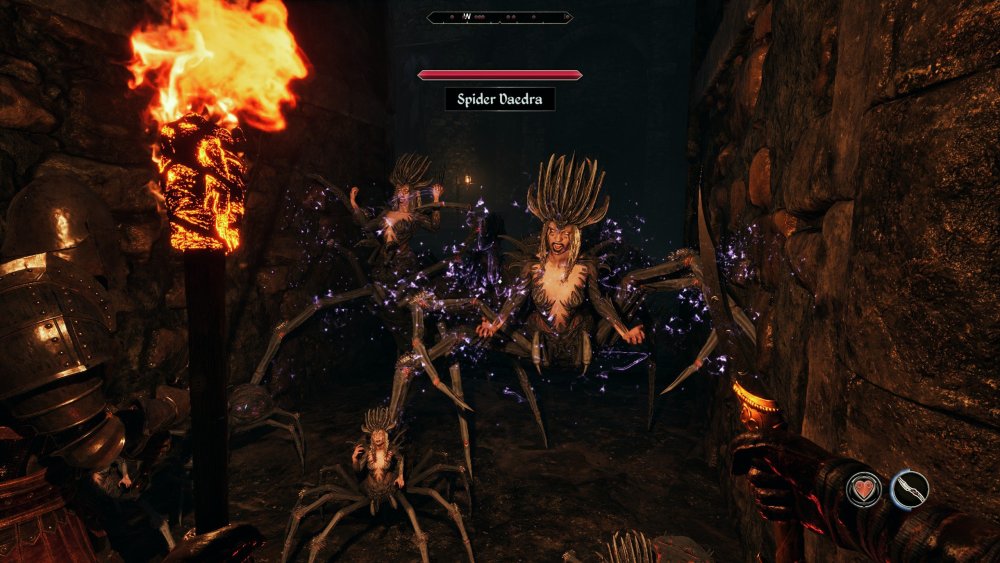The height and width of the screenshot is (563, 1000).
Task: Select the red heart quick-slot icon
Action: (864, 489)
